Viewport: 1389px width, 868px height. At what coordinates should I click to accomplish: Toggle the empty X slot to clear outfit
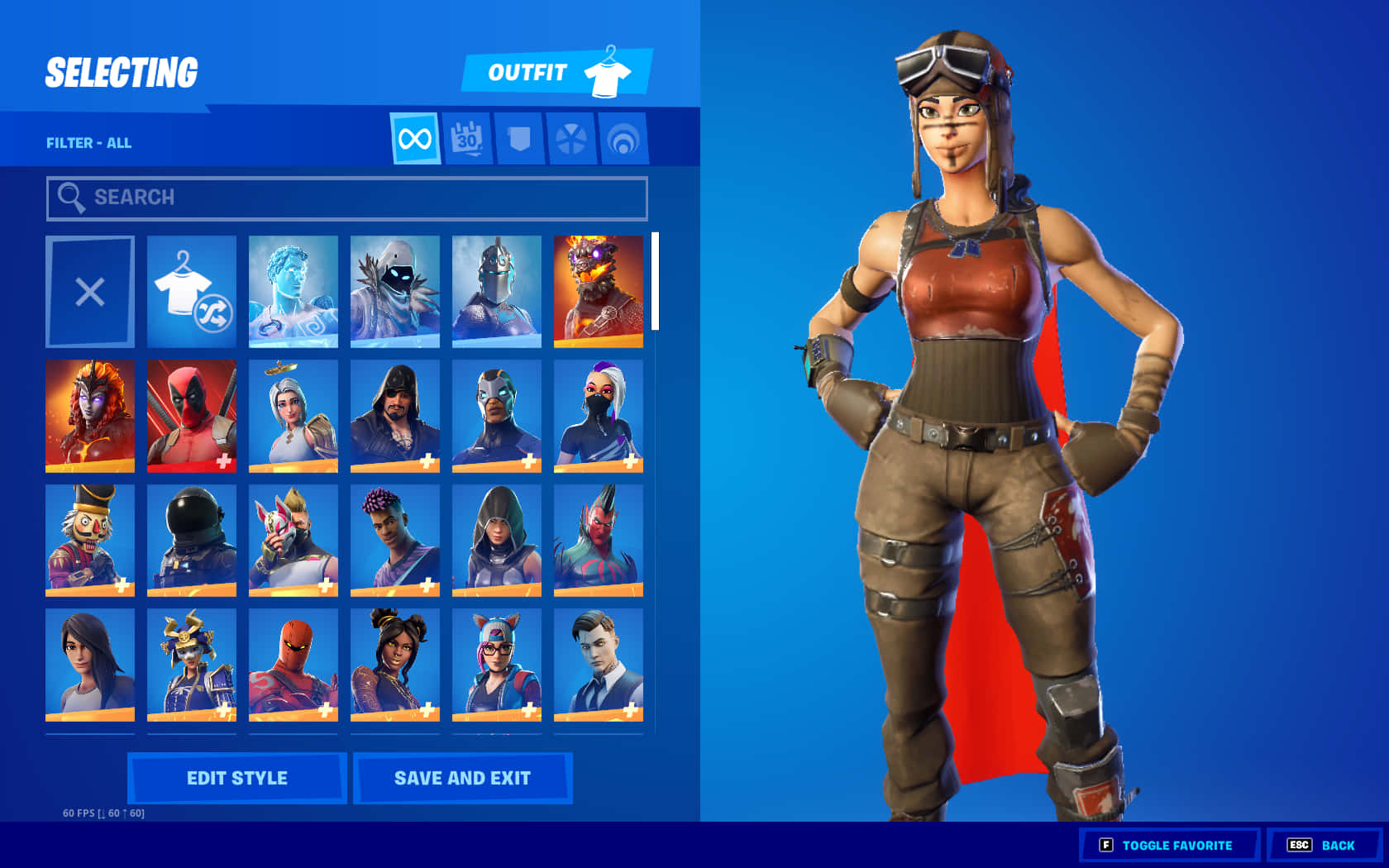(90, 292)
